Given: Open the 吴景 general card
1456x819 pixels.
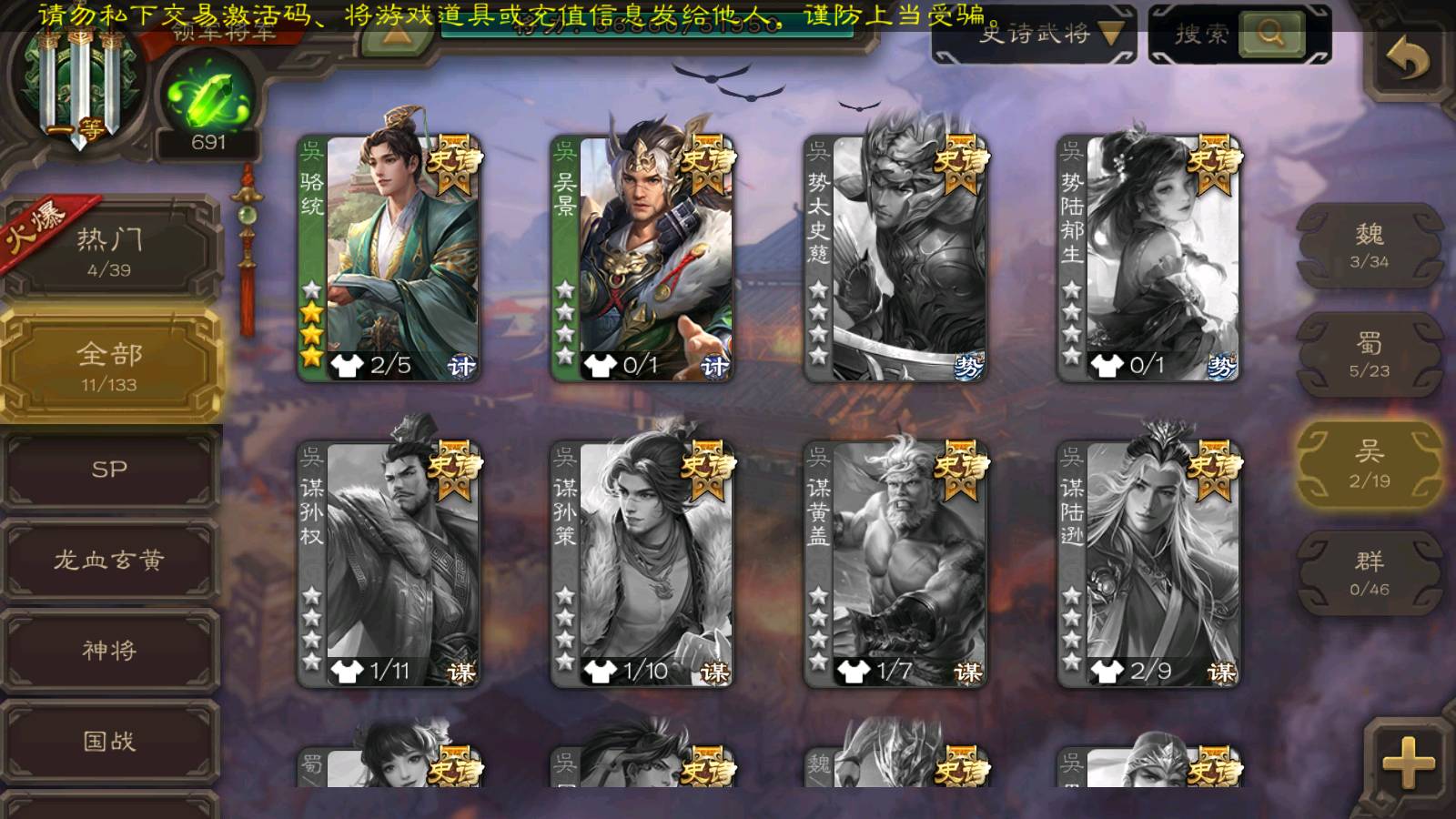Looking at the screenshot, I should 642,258.
